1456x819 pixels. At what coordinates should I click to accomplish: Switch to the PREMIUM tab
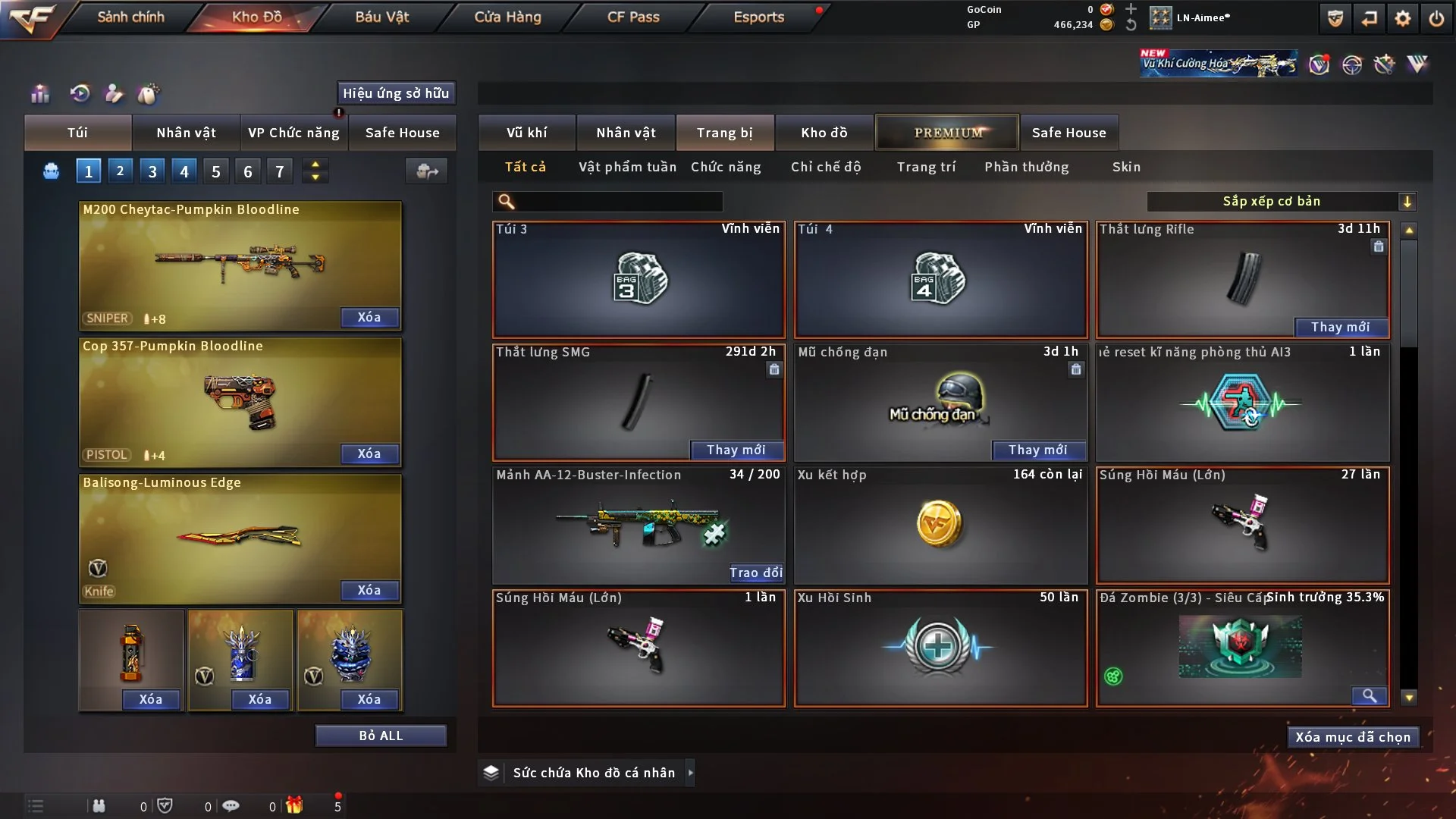pyautogui.click(x=948, y=133)
